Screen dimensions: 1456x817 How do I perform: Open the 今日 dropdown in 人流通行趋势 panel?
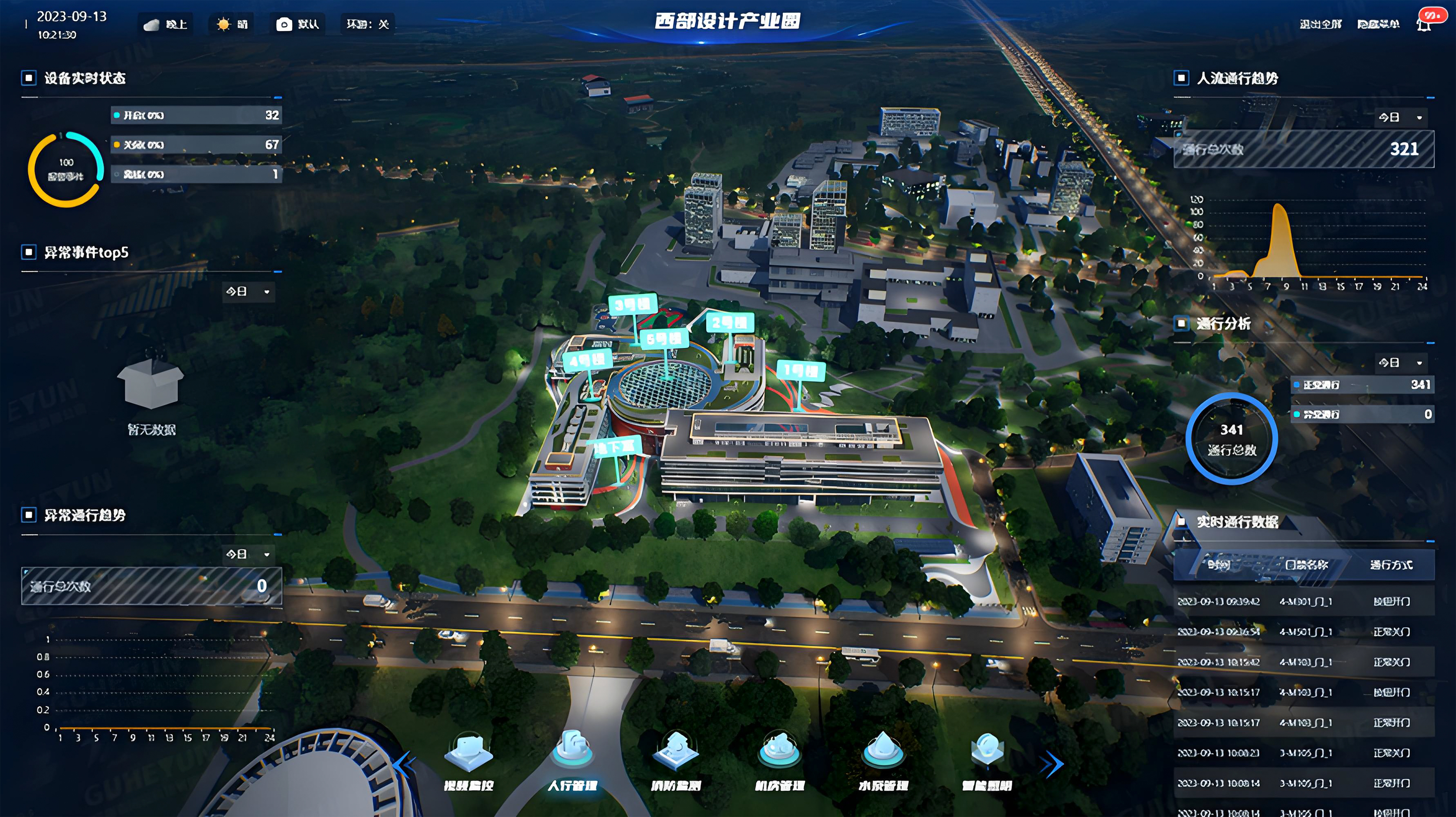pyautogui.click(x=1400, y=117)
